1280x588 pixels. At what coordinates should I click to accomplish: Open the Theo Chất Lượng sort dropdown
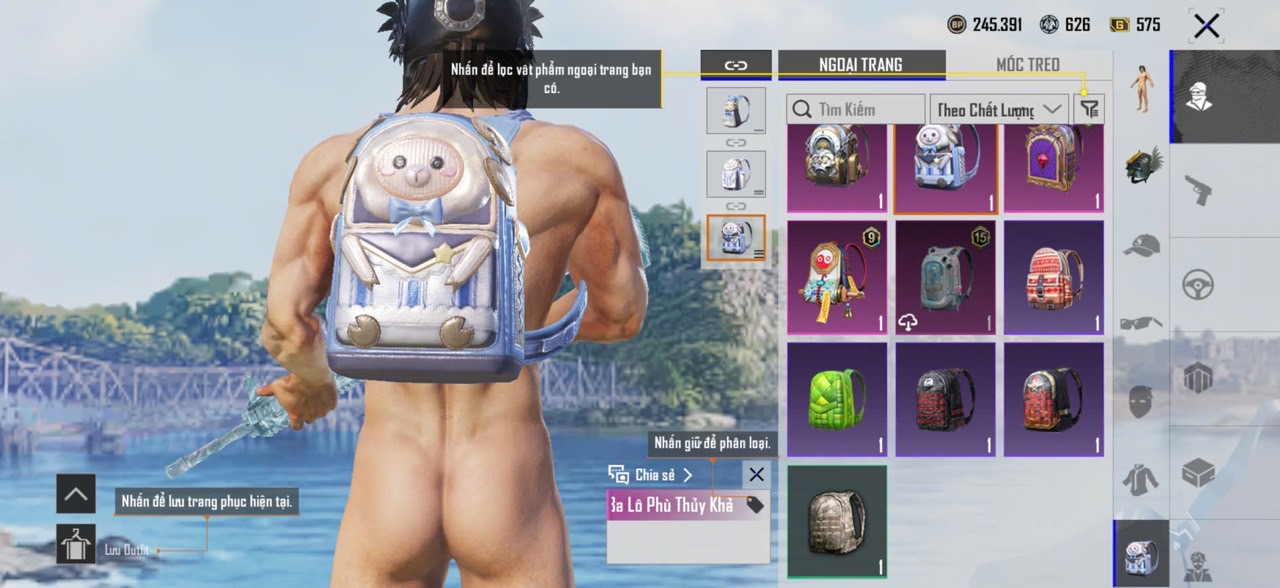coord(998,109)
